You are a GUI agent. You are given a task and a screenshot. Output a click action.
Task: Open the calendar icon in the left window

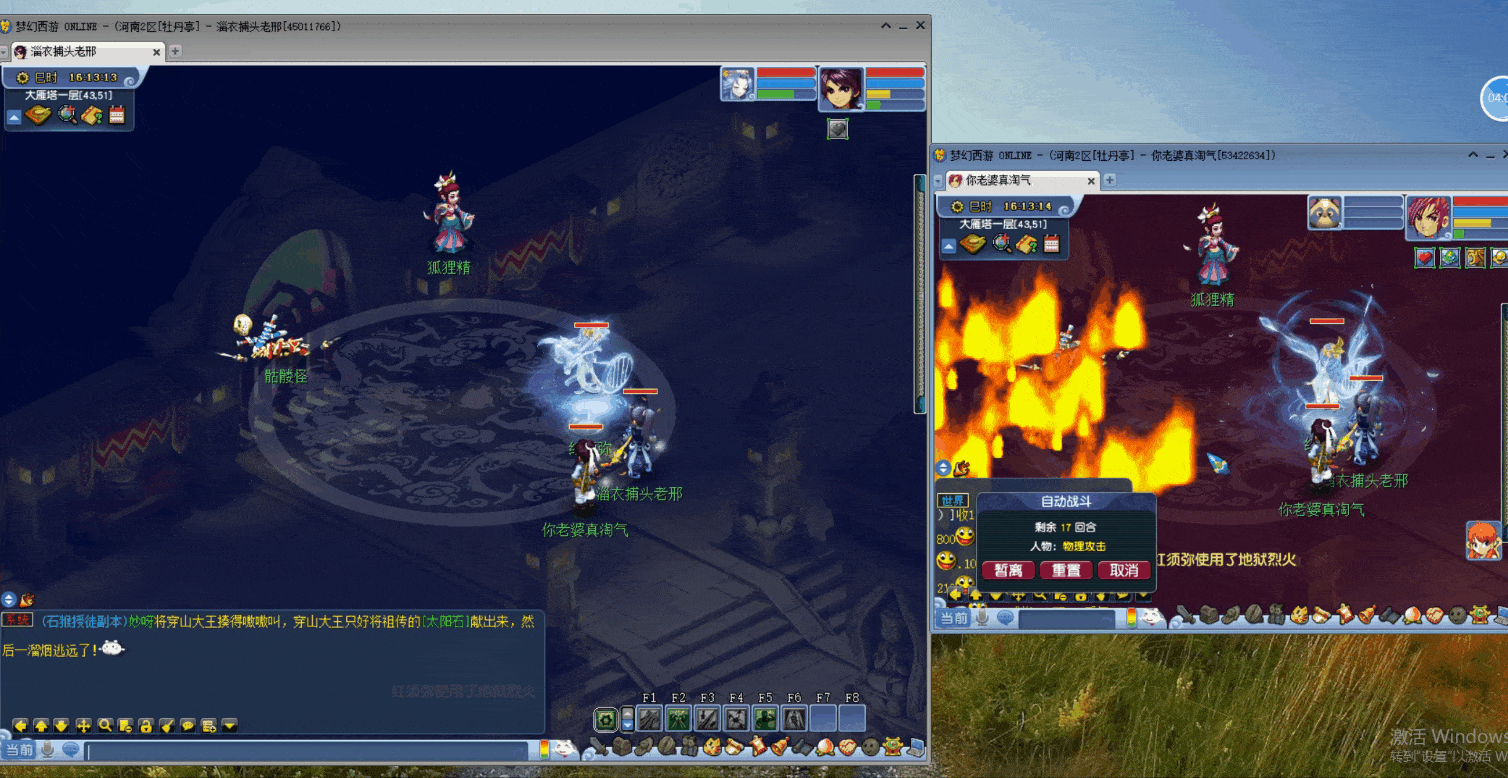click(117, 115)
